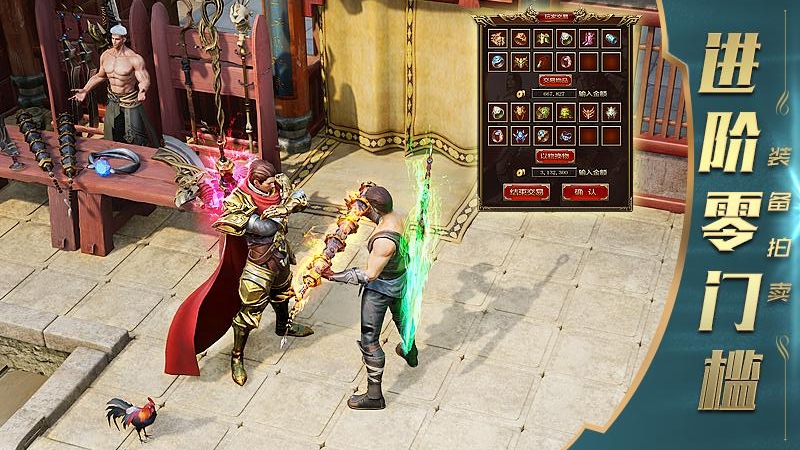The height and width of the screenshot is (450, 800).
Task: Click the 以物换物 barter button
Action: 555,155
